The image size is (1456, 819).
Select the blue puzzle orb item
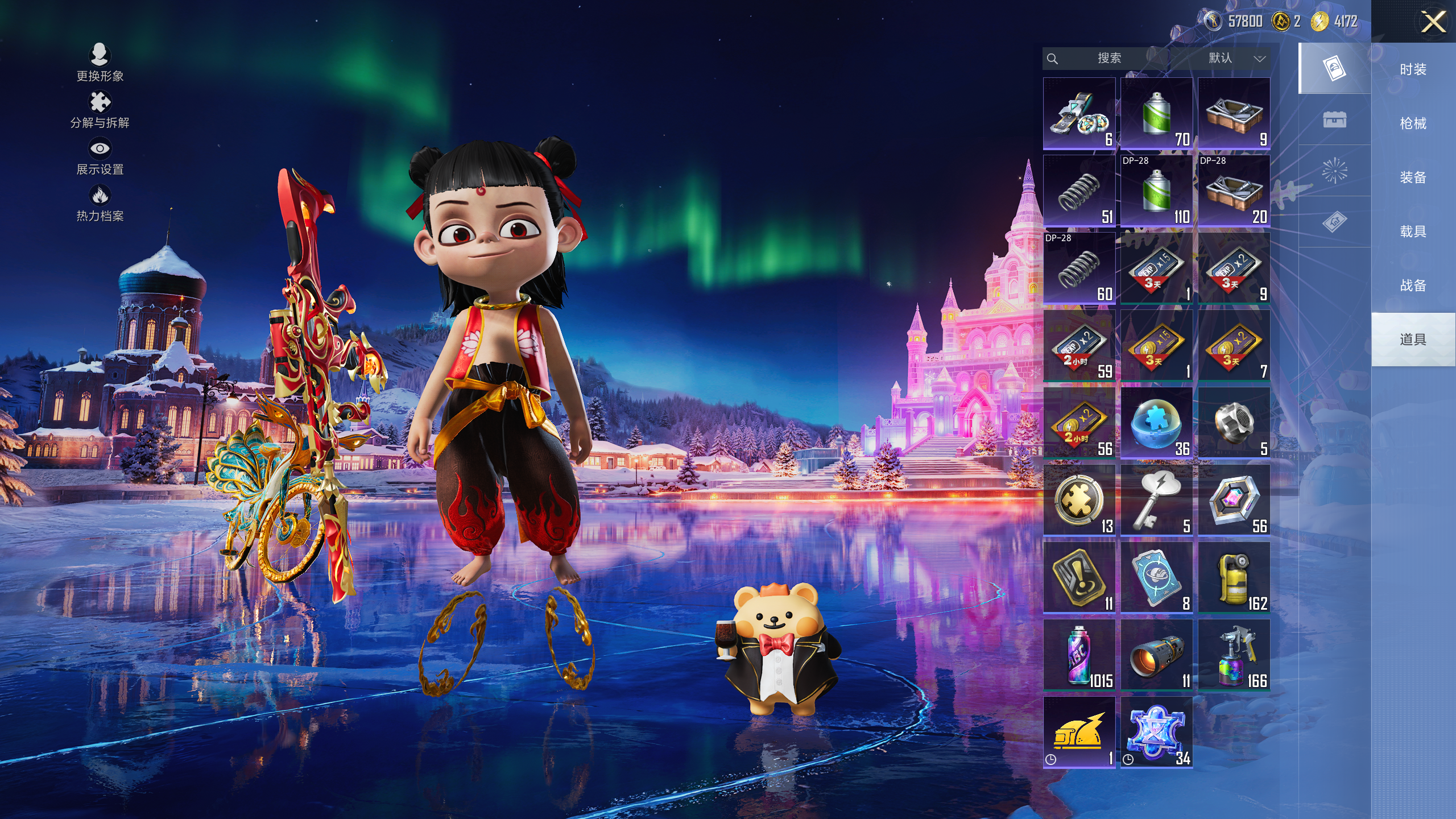pos(1156,423)
